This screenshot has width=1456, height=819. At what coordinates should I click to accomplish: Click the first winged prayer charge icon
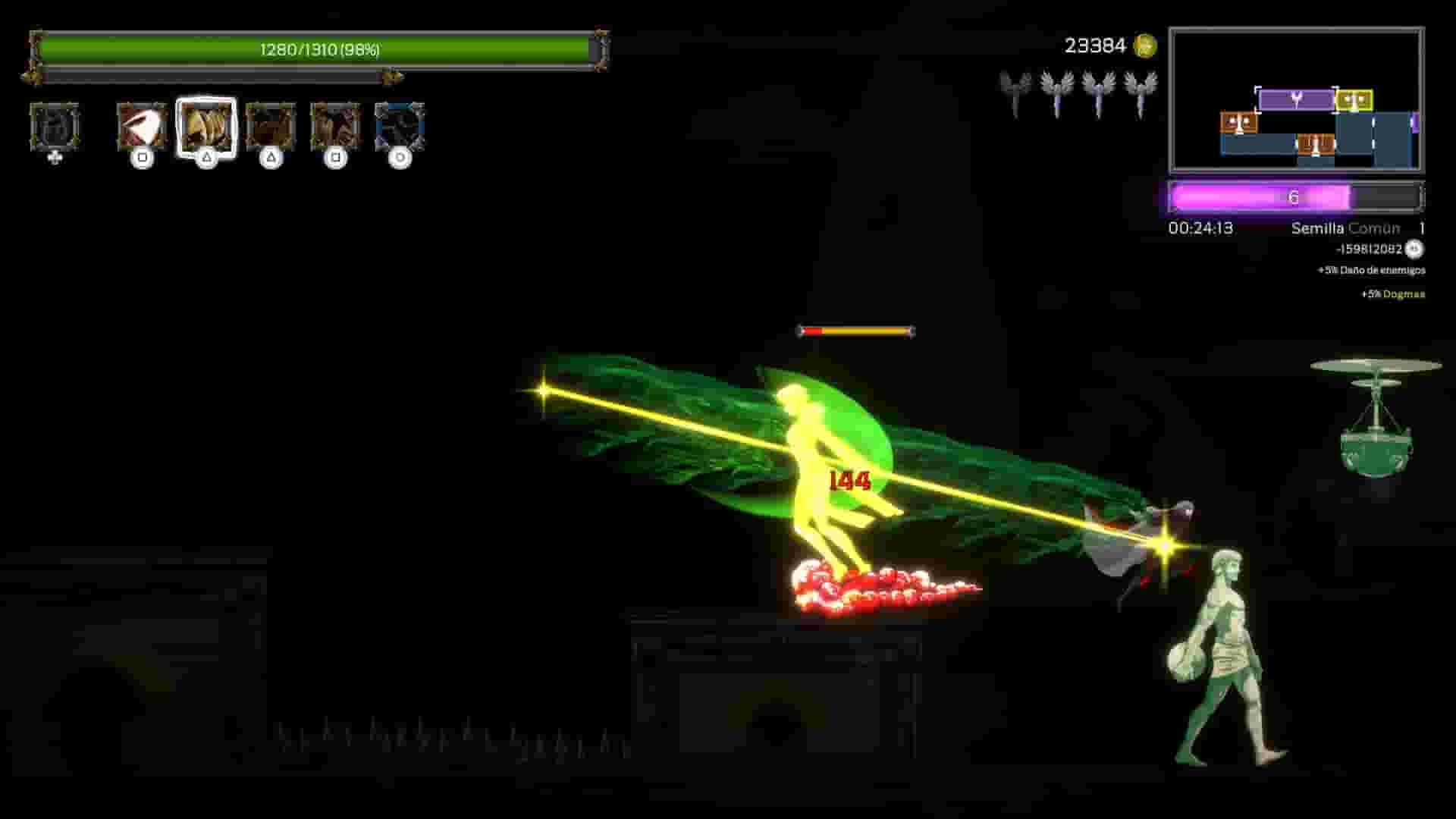coord(1014,87)
